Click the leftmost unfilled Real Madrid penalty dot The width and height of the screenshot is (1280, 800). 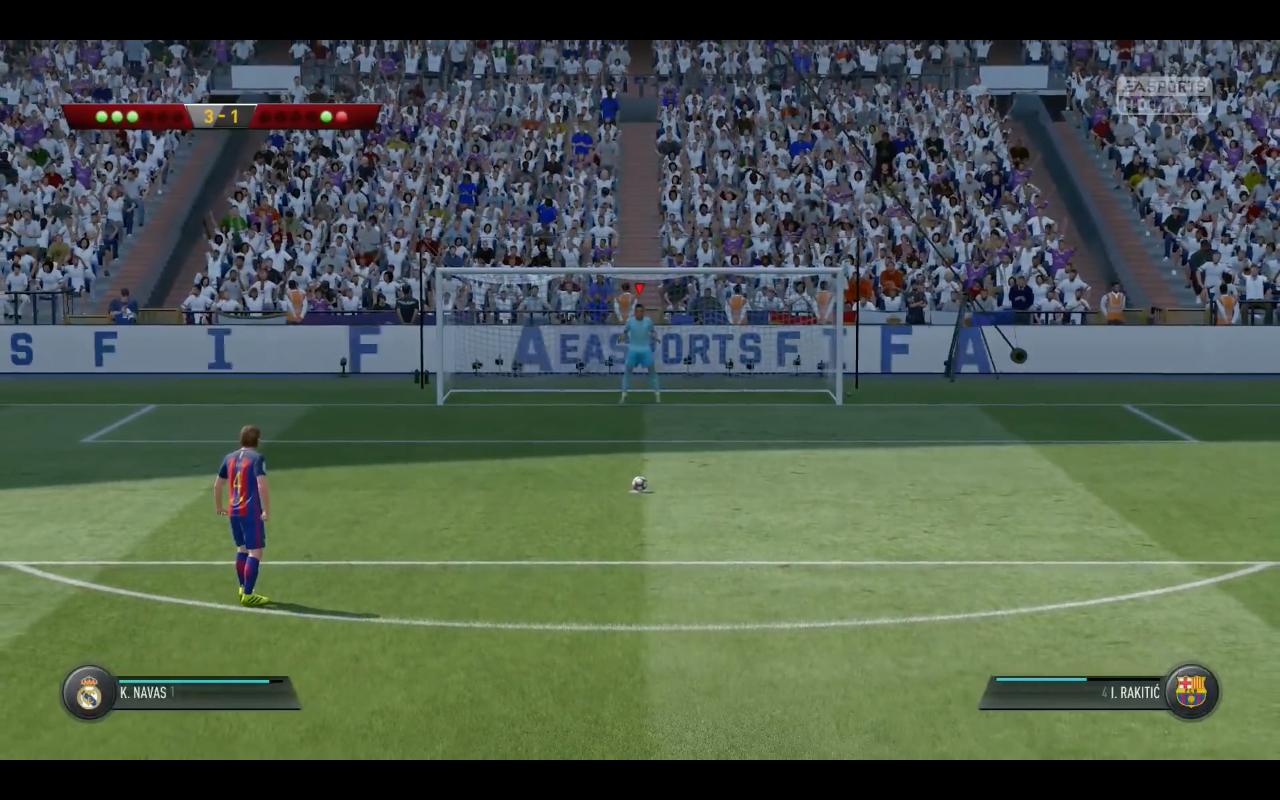coord(148,117)
